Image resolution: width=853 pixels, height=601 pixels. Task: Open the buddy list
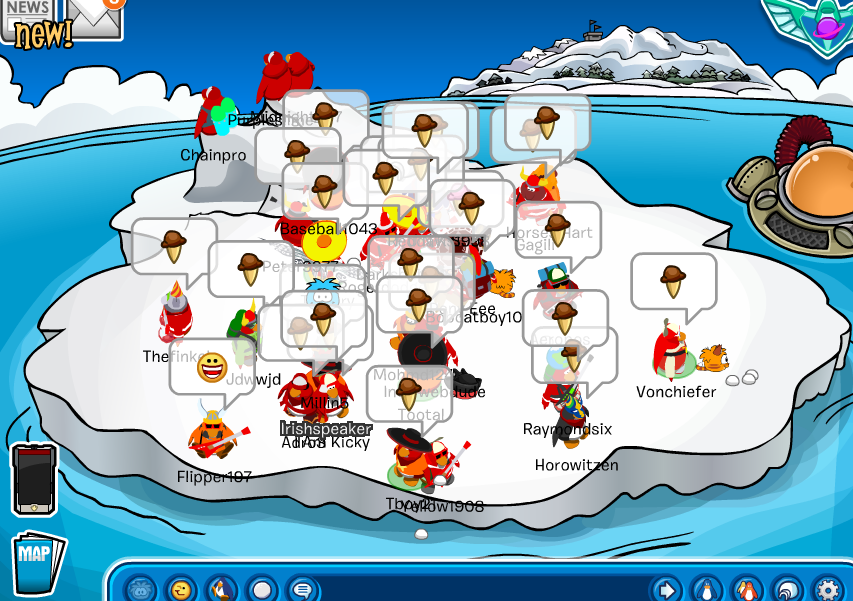pos(746,589)
